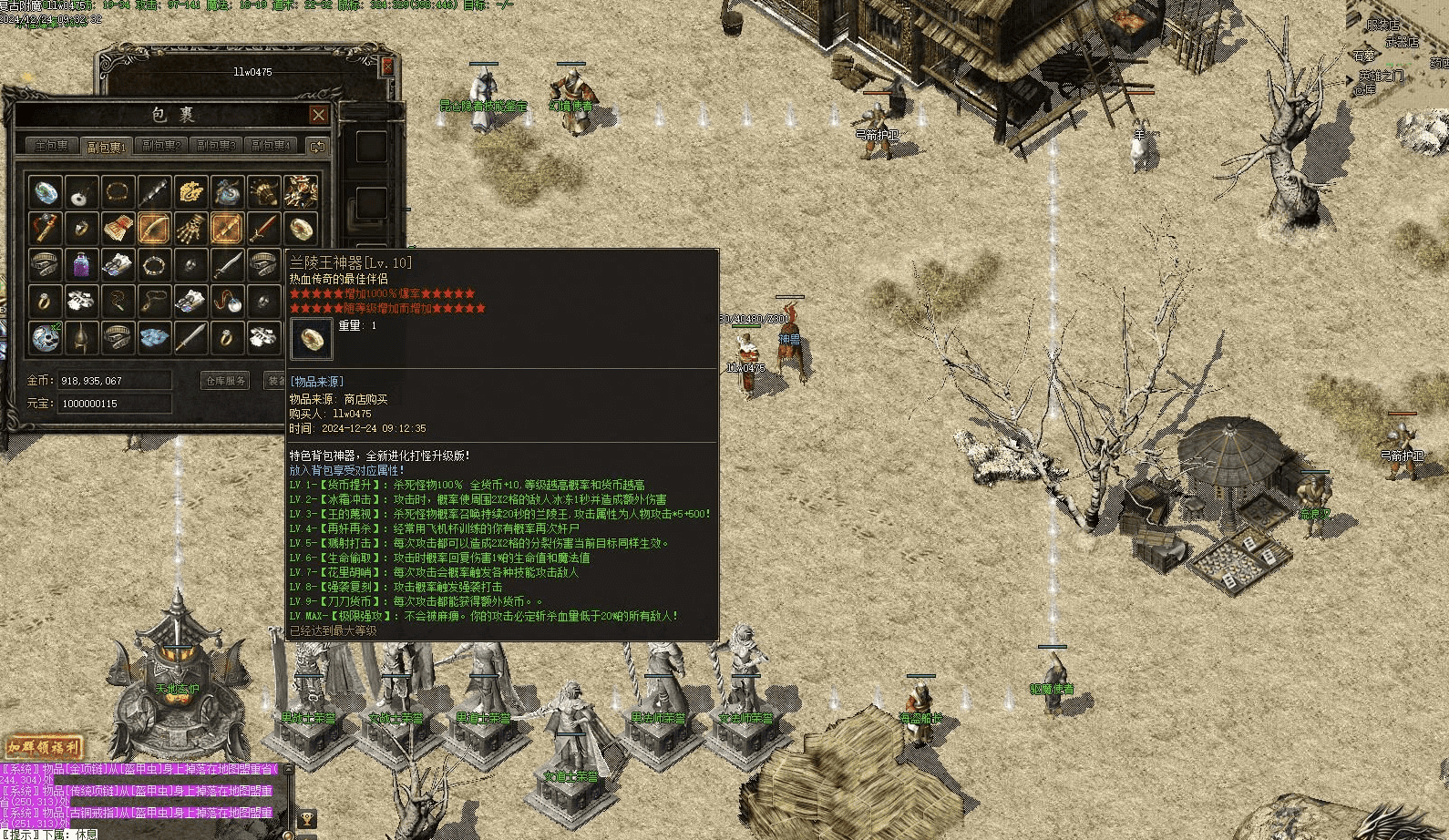Image resolution: width=1449 pixels, height=840 pixels.
Task: Select the 副包裹3 tab
Action: pyautogui.click(x=216, y=146)
